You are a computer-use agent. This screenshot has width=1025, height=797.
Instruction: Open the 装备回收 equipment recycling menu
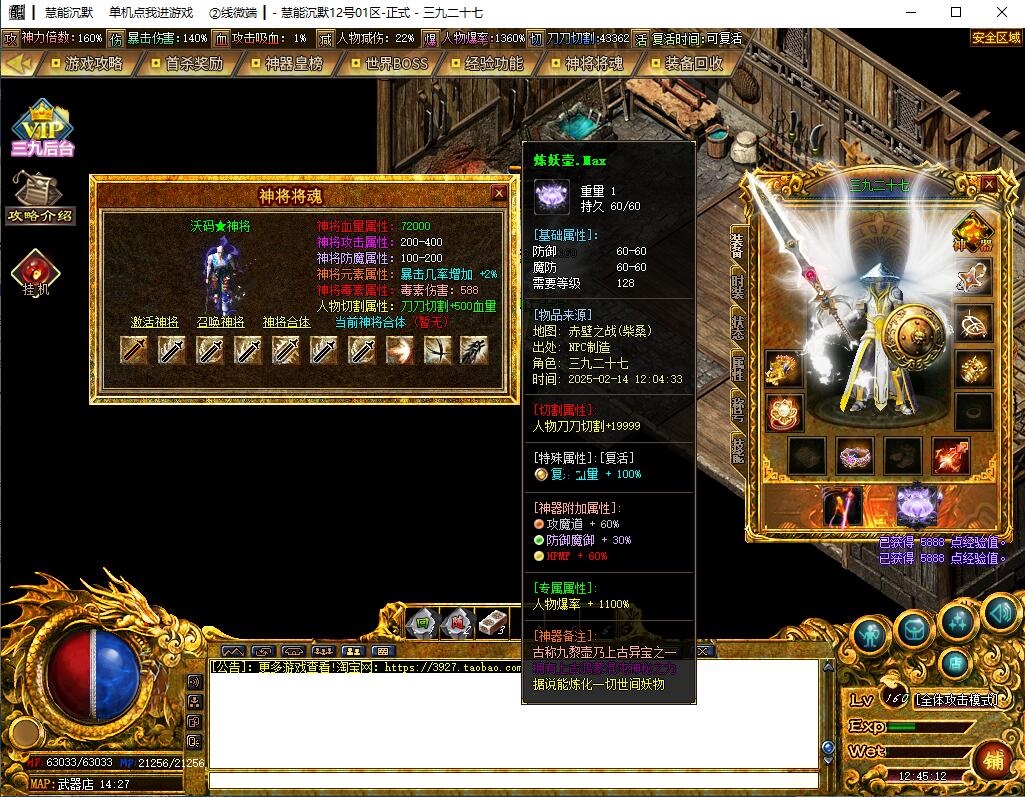pyautogui.click(x=693, y=63)
